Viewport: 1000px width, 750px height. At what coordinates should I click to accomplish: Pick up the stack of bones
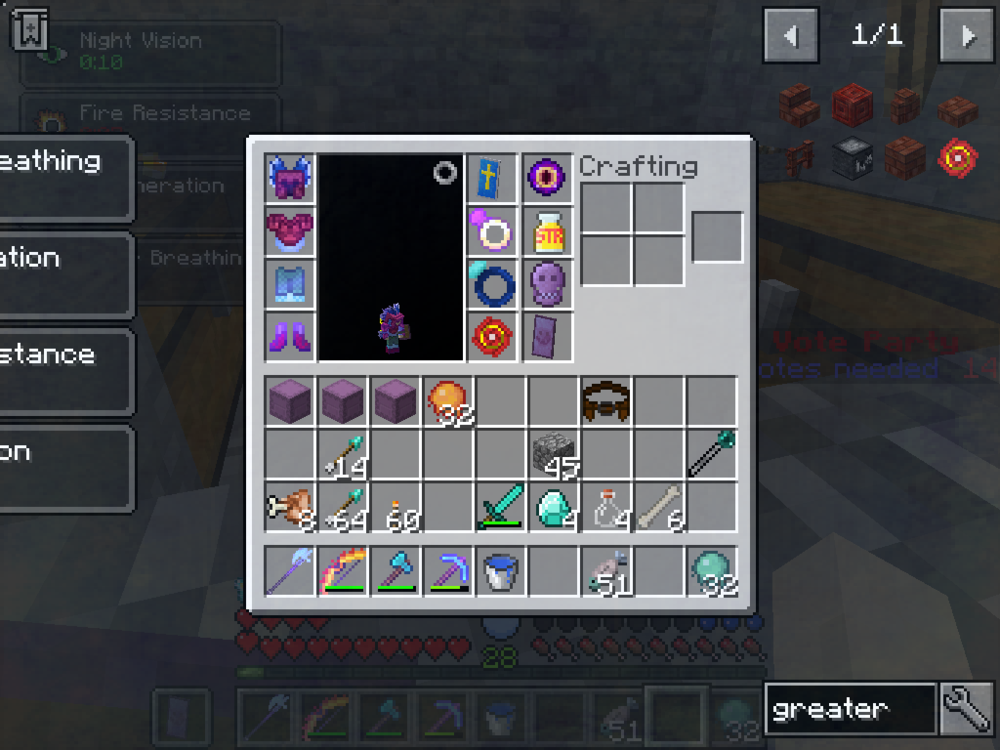pyautogui.click(x=659, y=508)
